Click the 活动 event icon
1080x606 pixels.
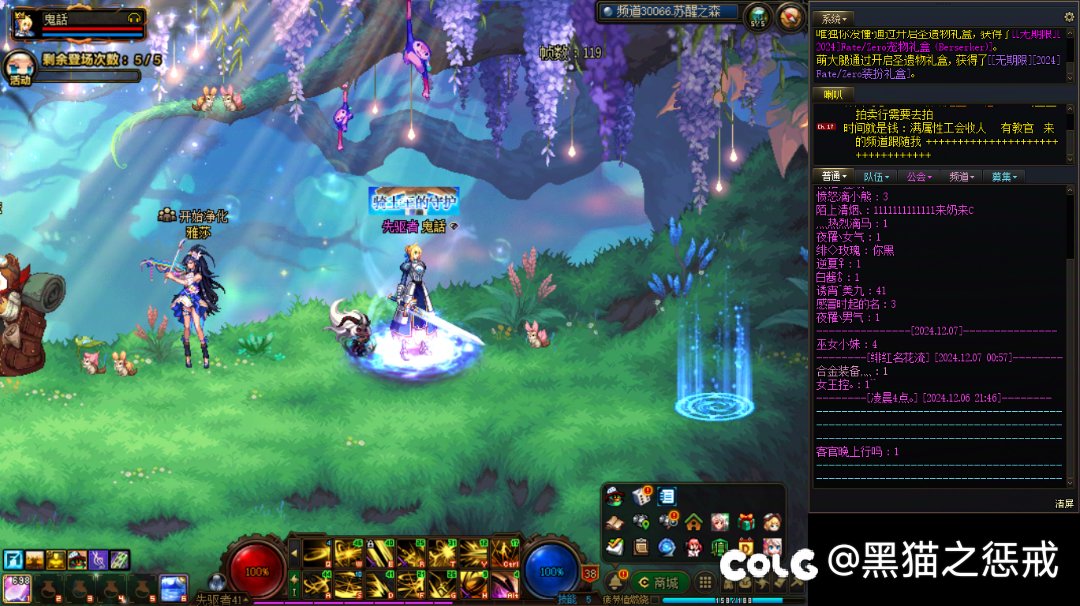click(19, 68)
